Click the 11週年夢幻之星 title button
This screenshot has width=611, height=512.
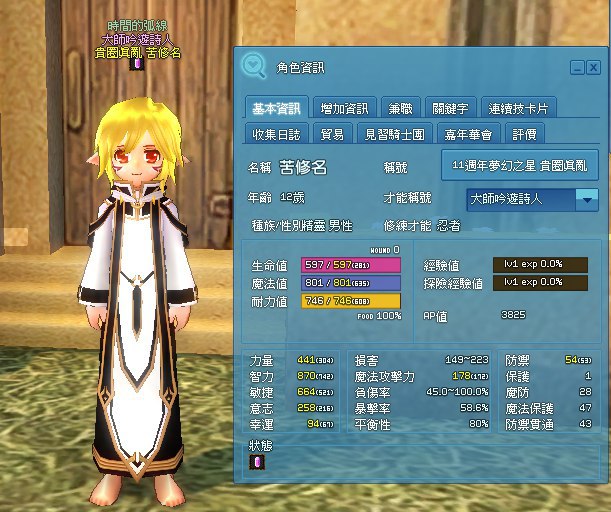[519, 164]
